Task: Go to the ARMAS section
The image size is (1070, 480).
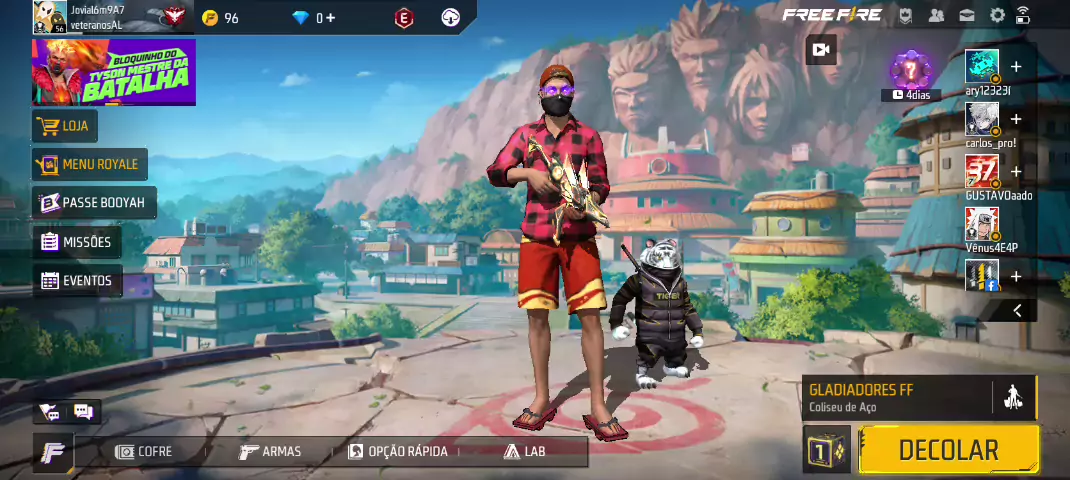Action: (x=270, y=452)
